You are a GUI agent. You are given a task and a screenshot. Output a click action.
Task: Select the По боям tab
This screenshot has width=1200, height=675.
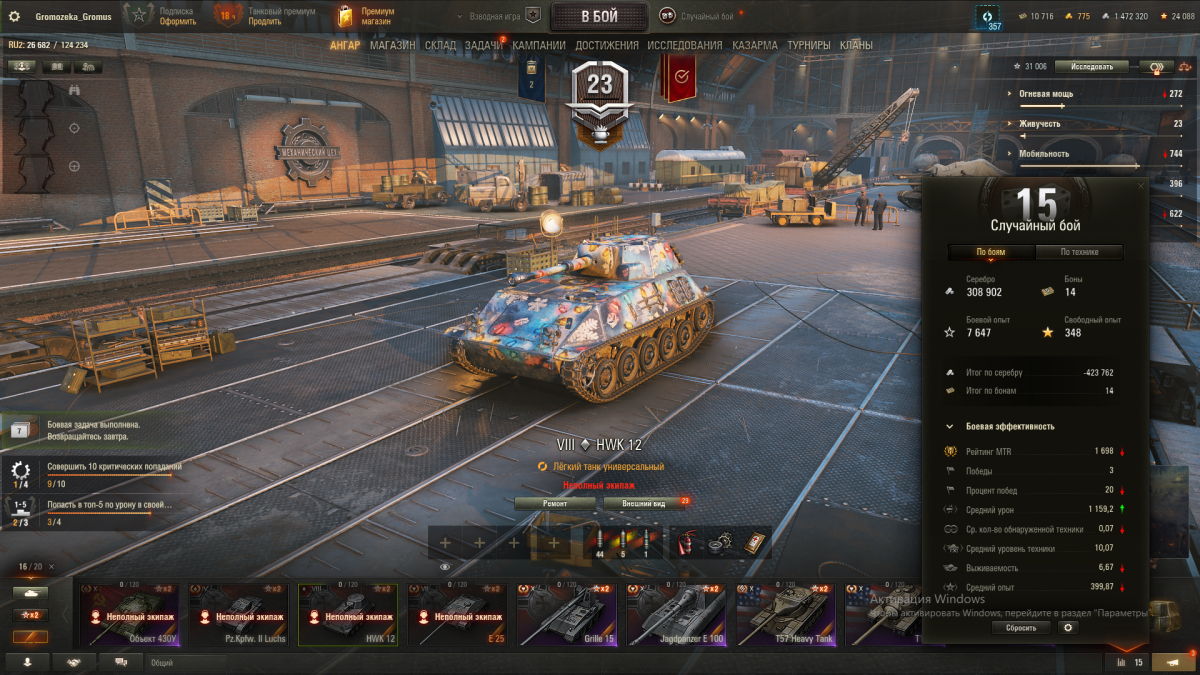(x=990, y=252)
